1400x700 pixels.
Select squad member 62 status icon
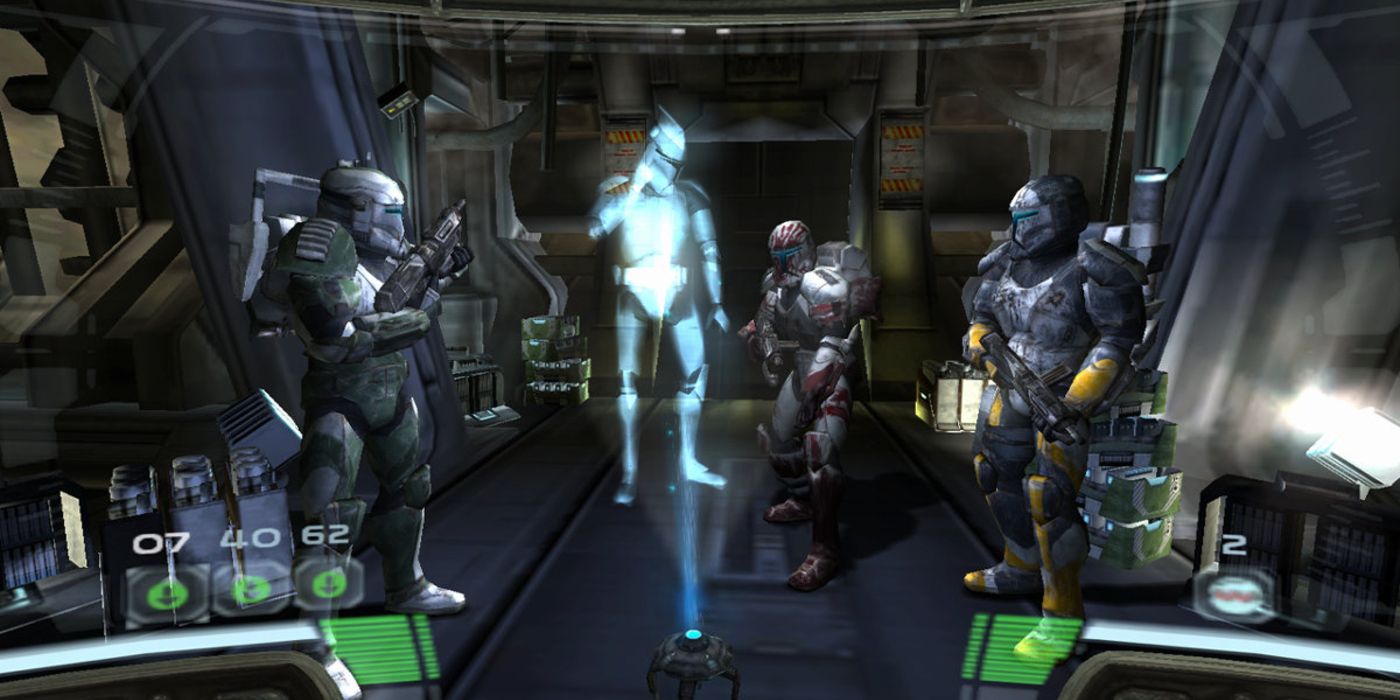327,584
